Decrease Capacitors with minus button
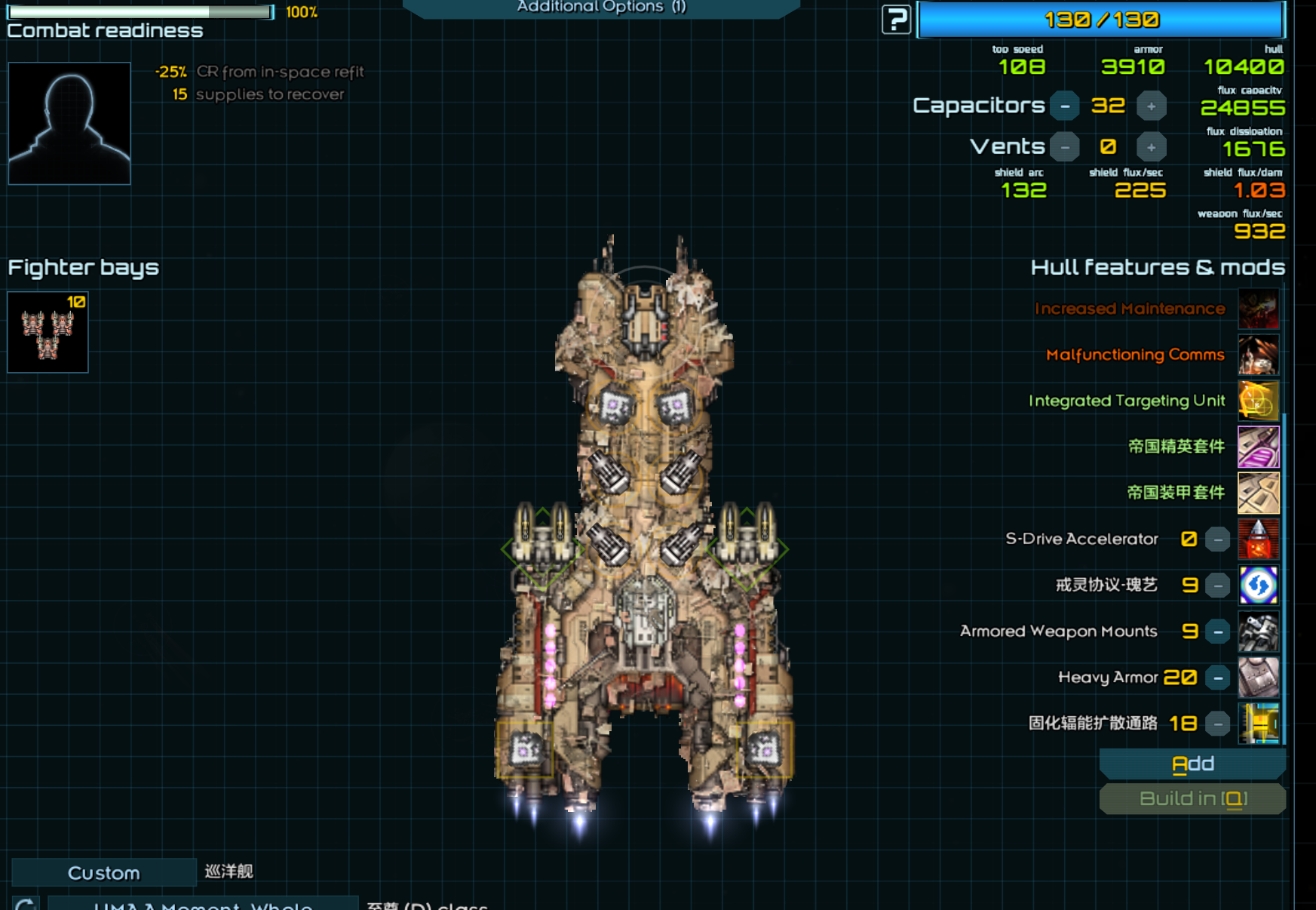The image size is (1316, 910). click(1065, 106)
